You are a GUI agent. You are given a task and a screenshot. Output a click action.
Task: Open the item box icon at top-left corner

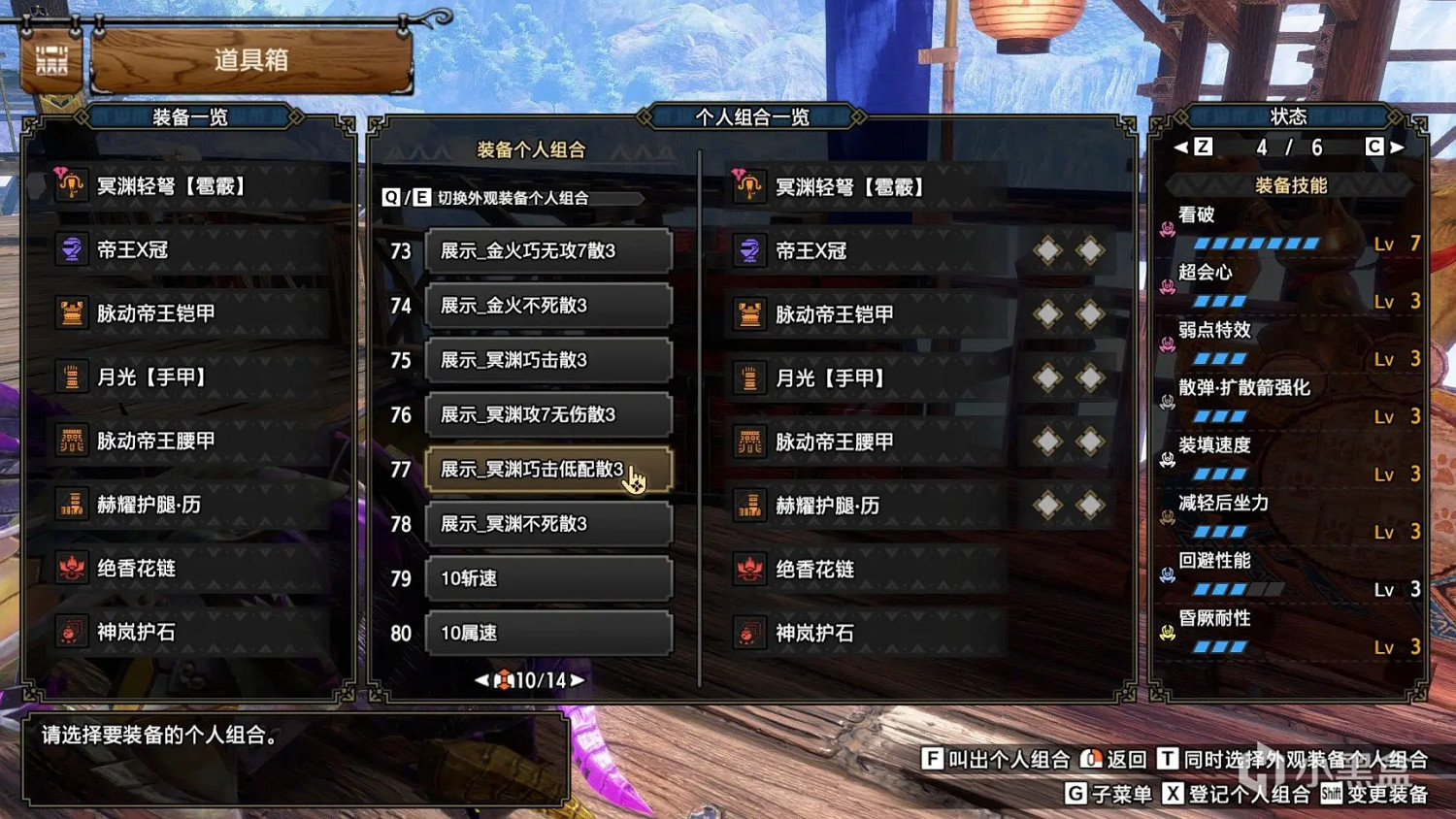[50, 60]
